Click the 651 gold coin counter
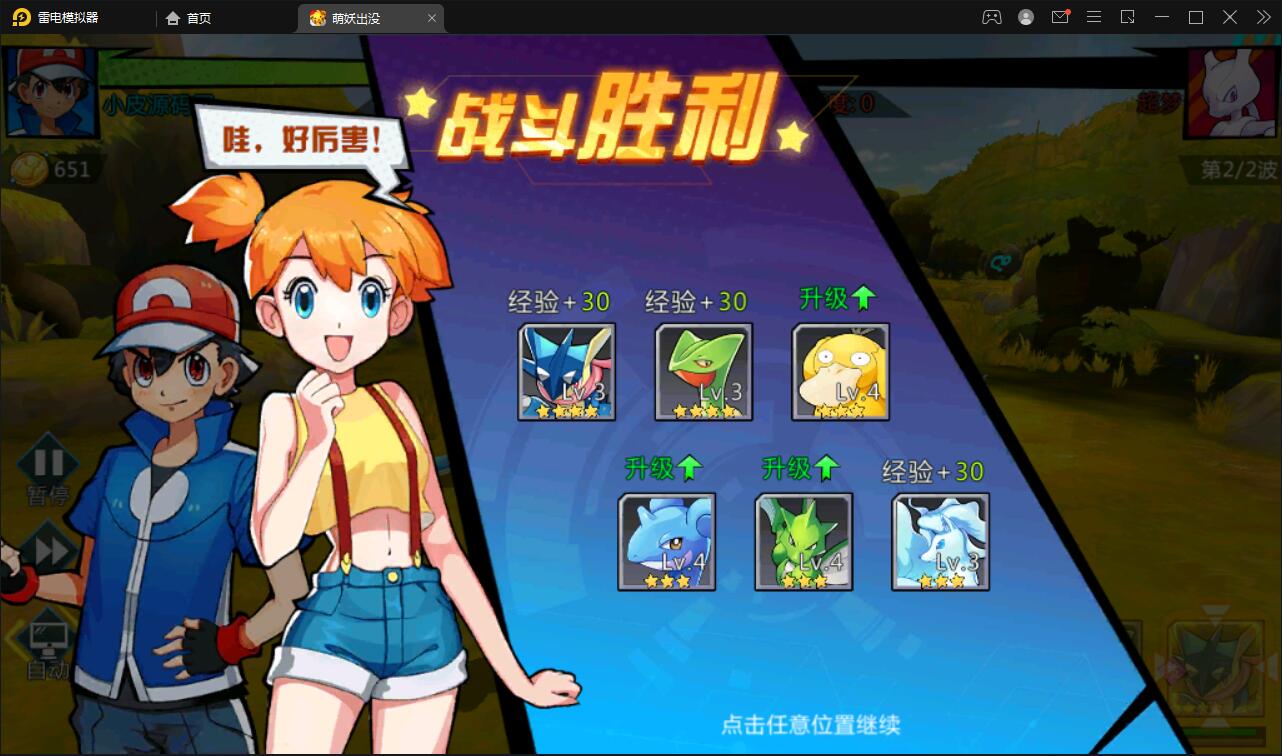Screen dimensions: 1282x756 pos(60,170)
